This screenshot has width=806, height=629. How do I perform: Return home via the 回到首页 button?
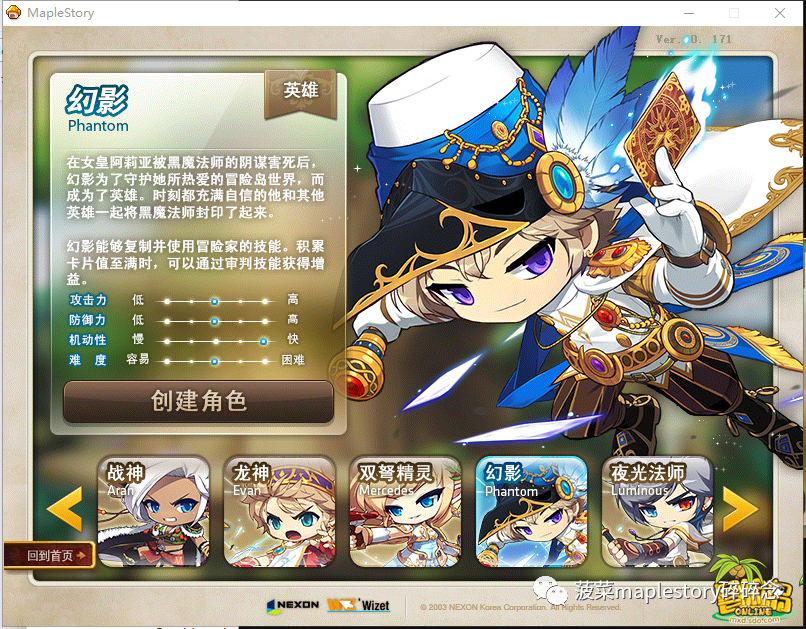point(49,555)
